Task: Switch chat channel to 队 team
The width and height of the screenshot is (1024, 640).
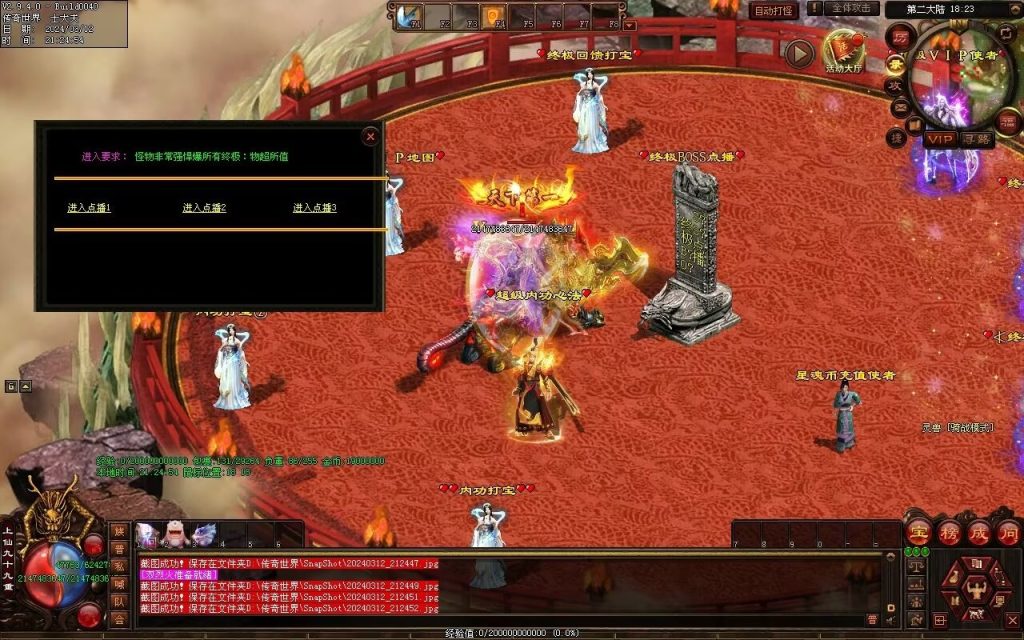Action: coord(119,603)
